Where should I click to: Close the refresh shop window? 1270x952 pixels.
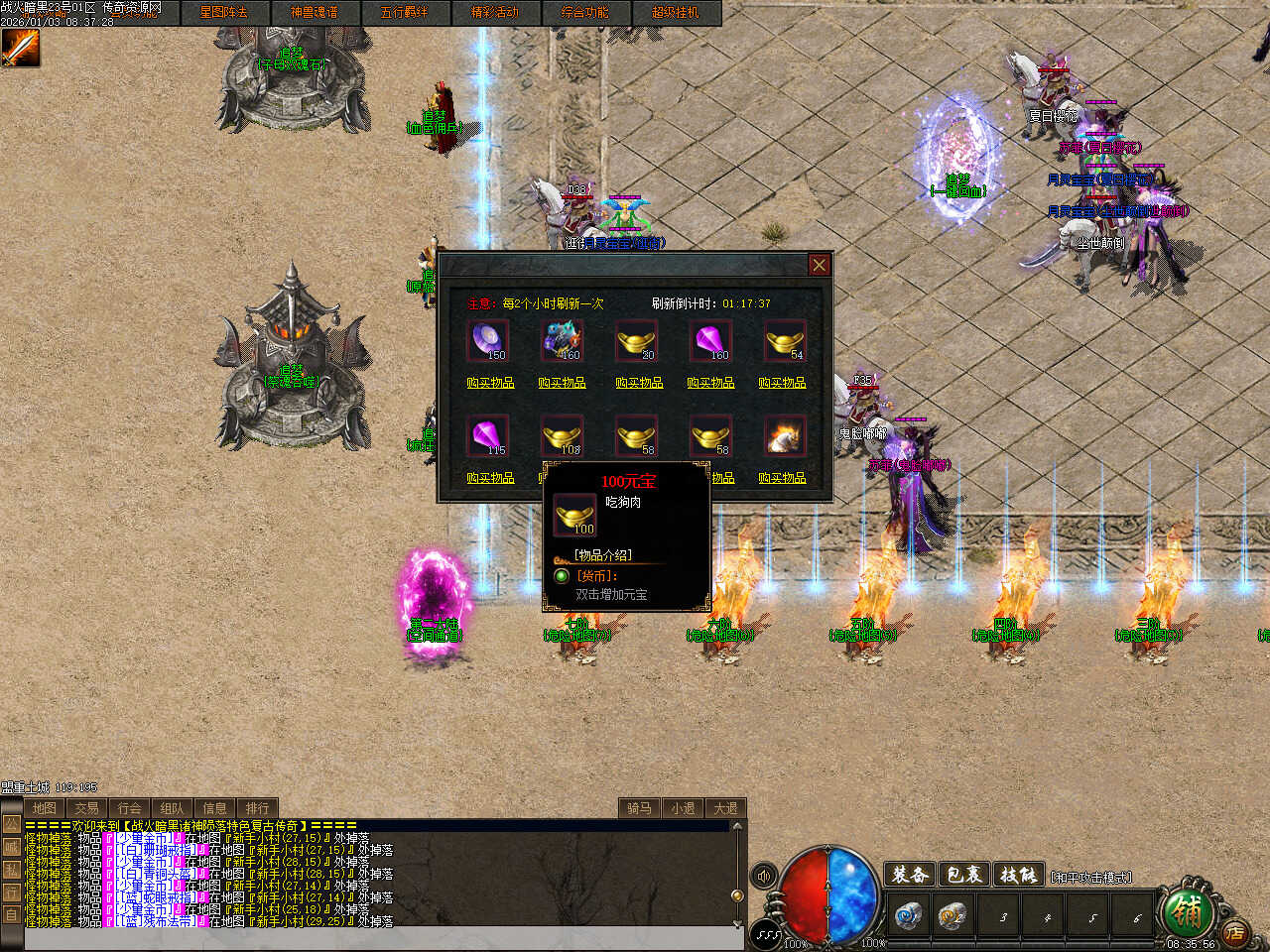click(x=819, y=265)
